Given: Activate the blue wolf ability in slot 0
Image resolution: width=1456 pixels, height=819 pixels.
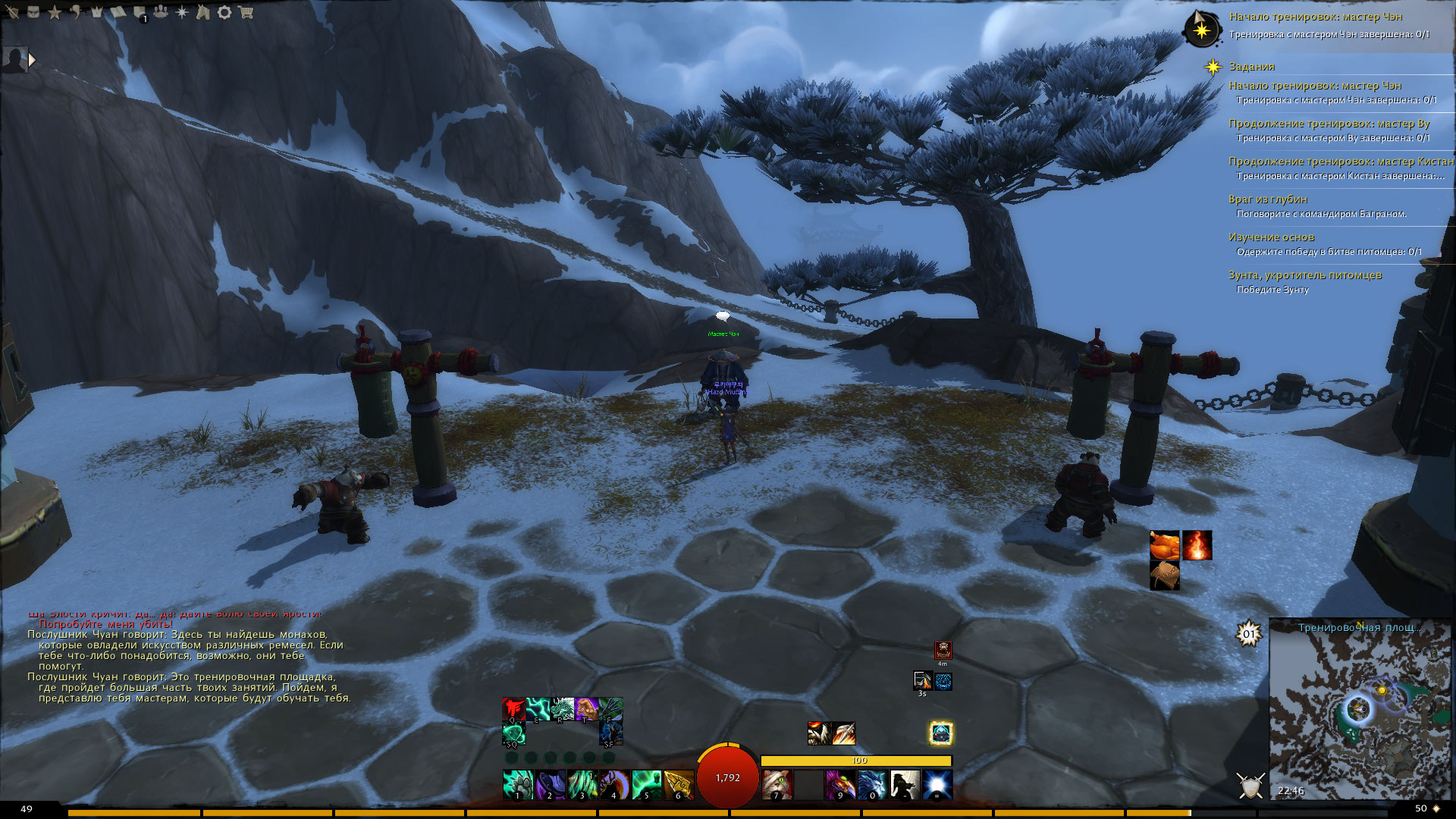Looking at the screenshot, I should 872,784.
